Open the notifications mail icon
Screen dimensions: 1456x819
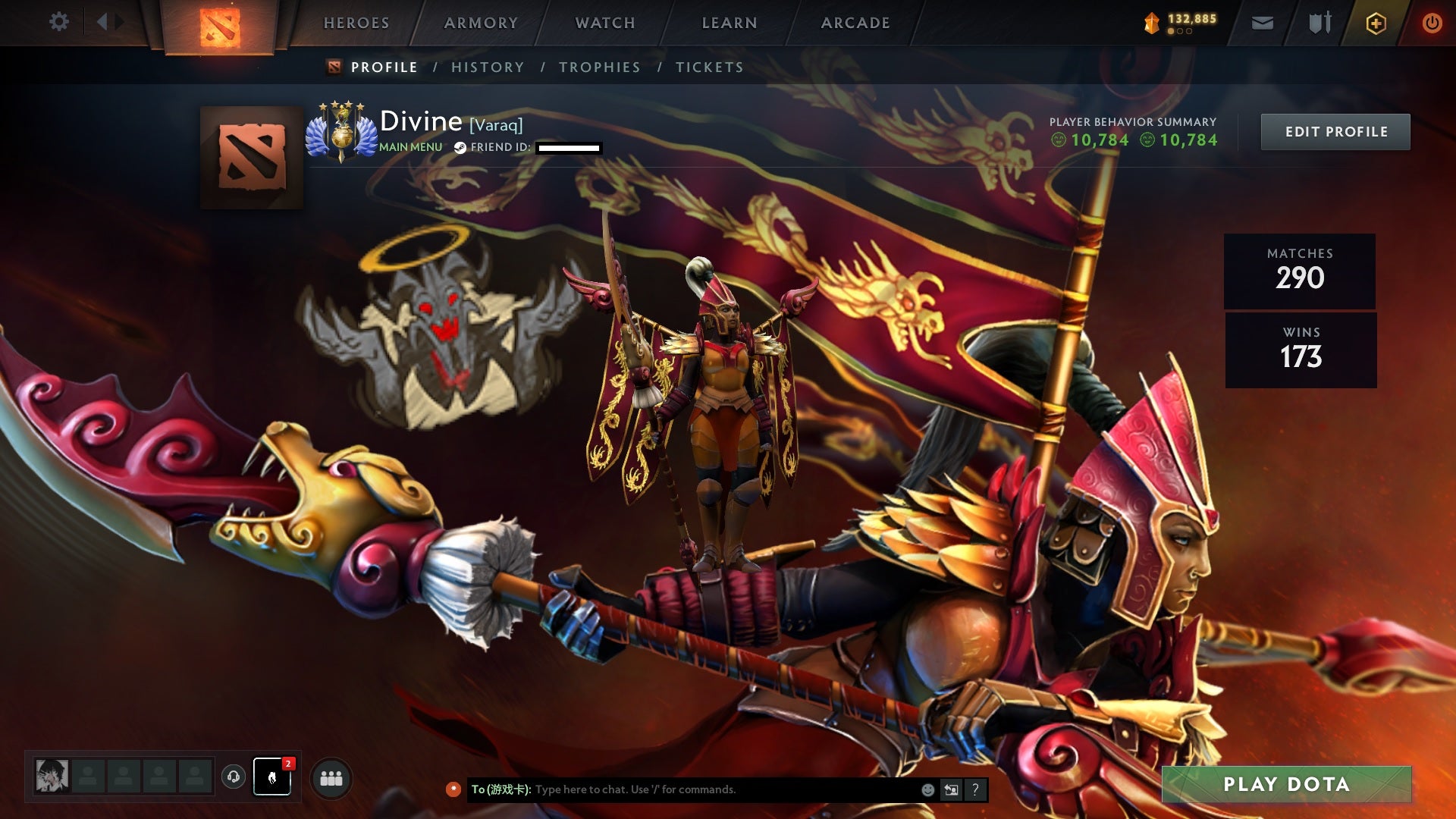(x=1261, y=23)
